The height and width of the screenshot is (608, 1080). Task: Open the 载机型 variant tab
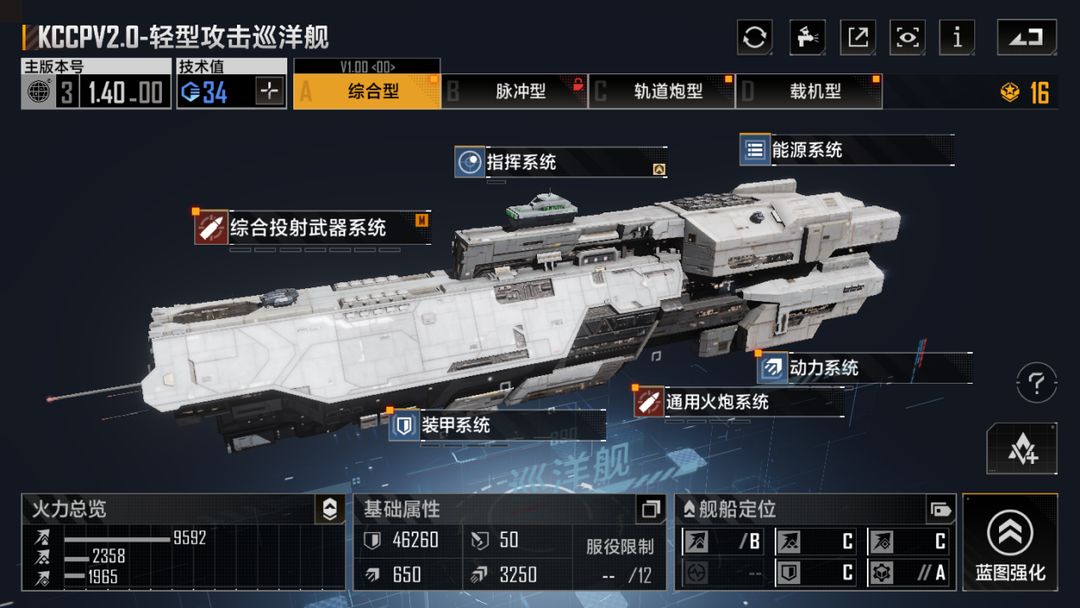(x=810, y=91)
